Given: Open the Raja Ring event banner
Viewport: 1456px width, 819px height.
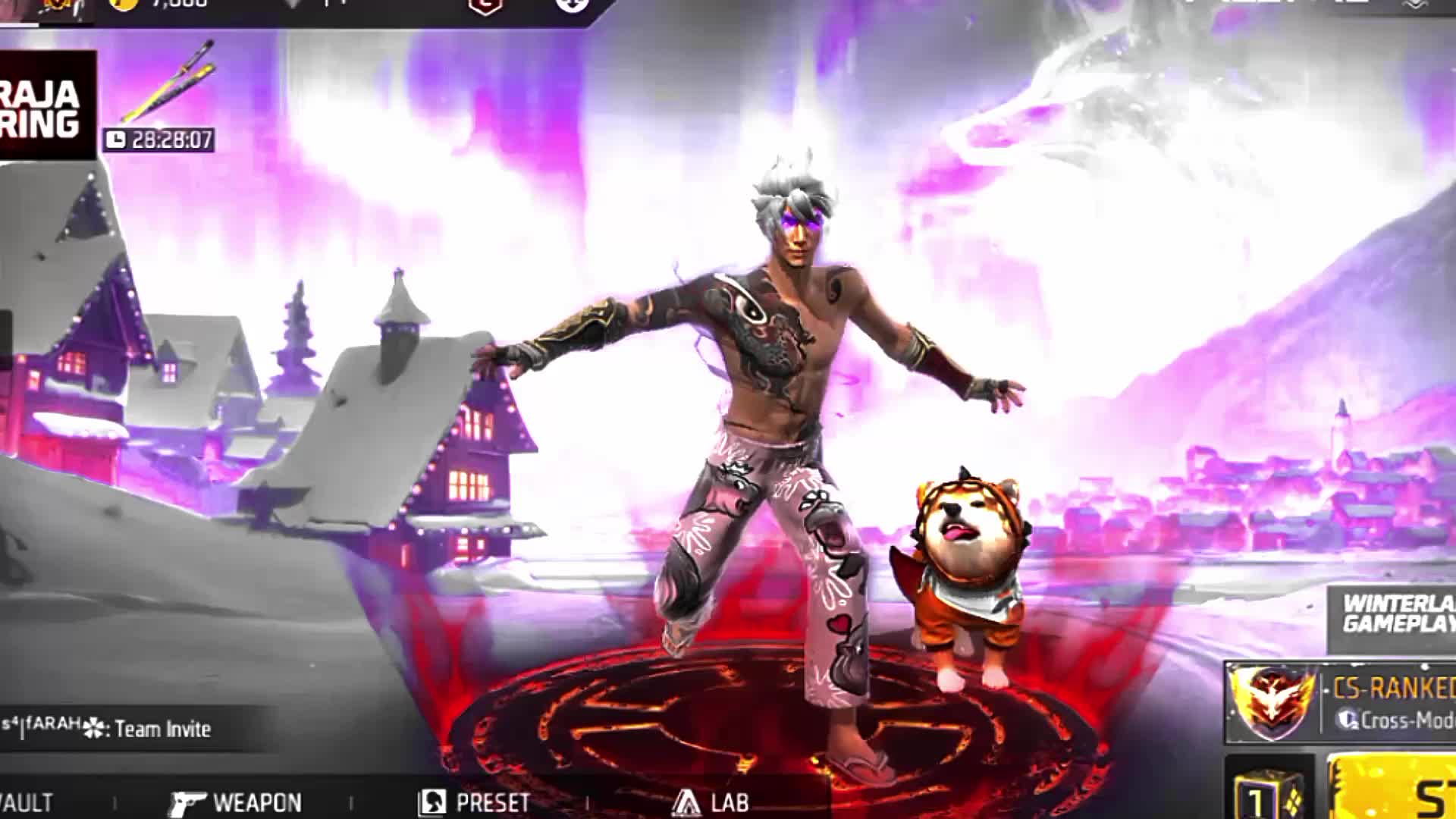Looking at the screenshot, I should pyautogui.click(x=44, y=106).
